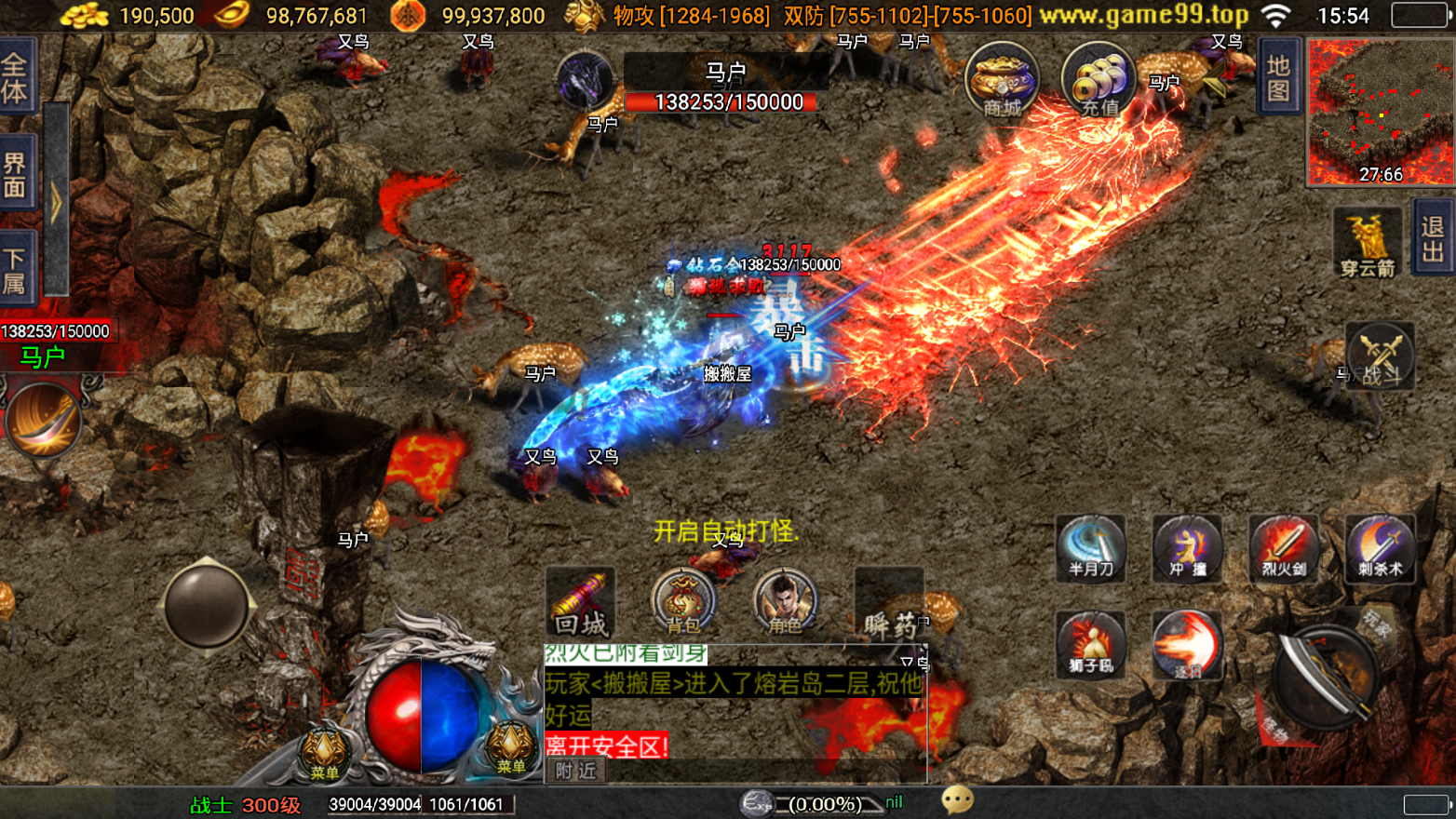Image resolution: width=1456 pixels, height=819 pixels.
Task: Select the 全体 tab
Action: pyautogui.click(x=16, y=77)
